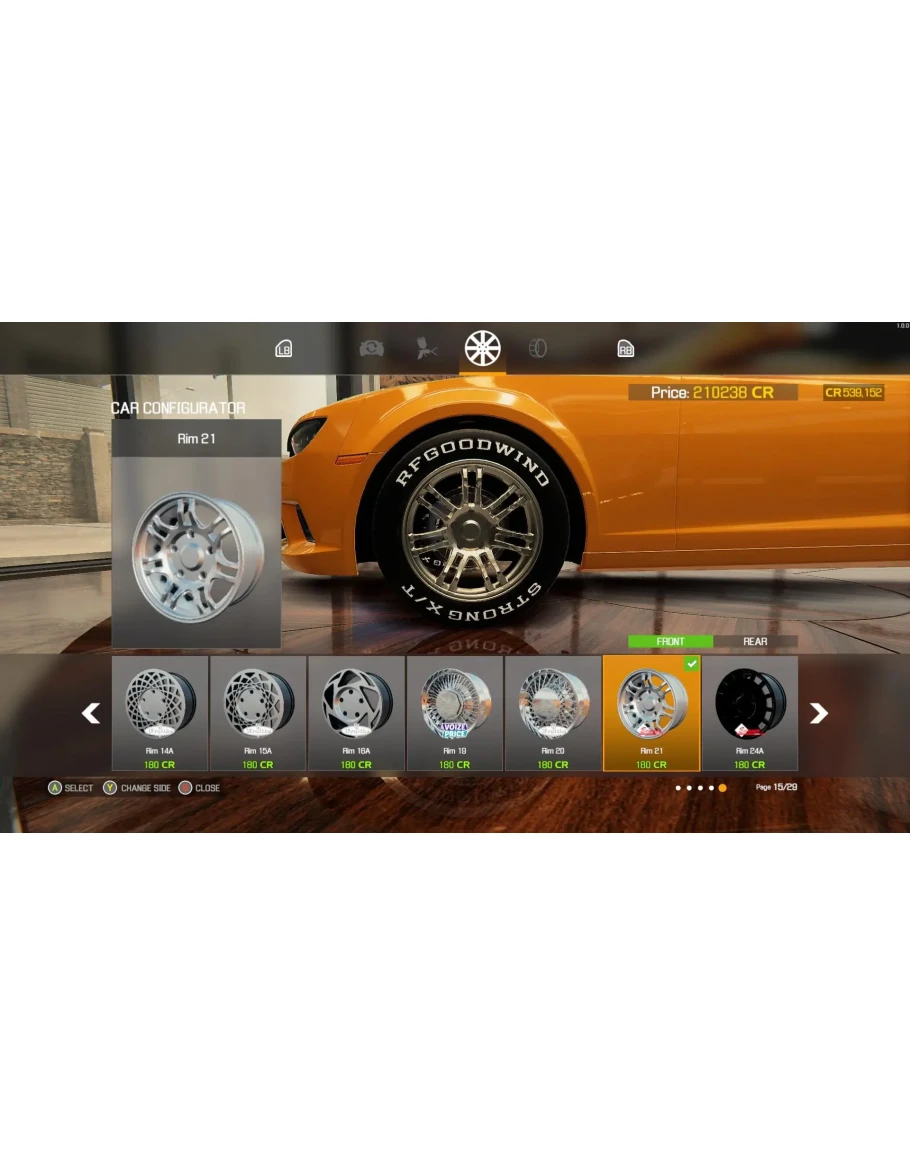
Task: Select the Rim 14A thumbnail
Action: [x=160, y=712]
